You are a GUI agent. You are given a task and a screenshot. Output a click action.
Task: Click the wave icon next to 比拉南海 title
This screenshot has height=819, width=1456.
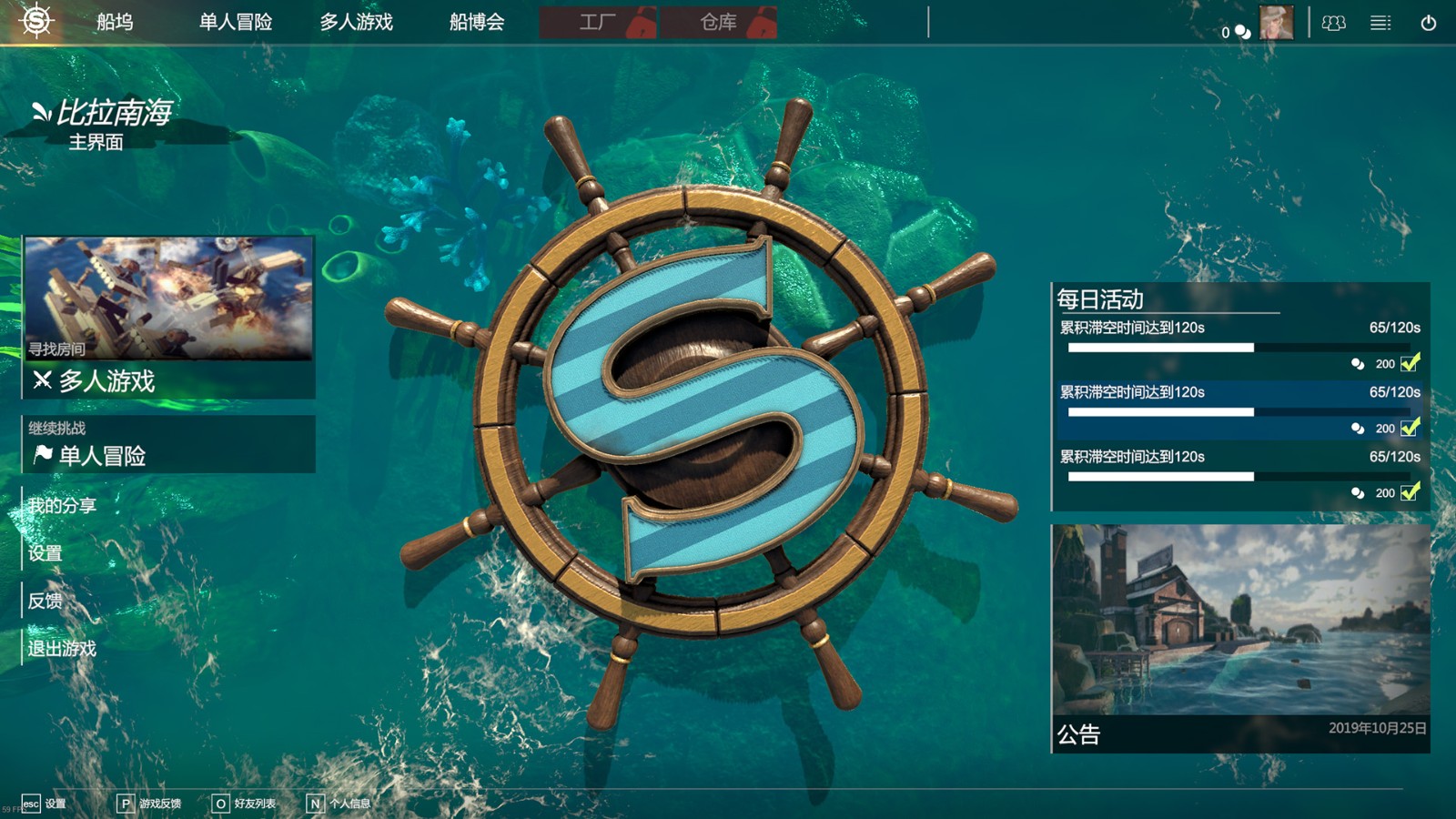tap(39, 111)
